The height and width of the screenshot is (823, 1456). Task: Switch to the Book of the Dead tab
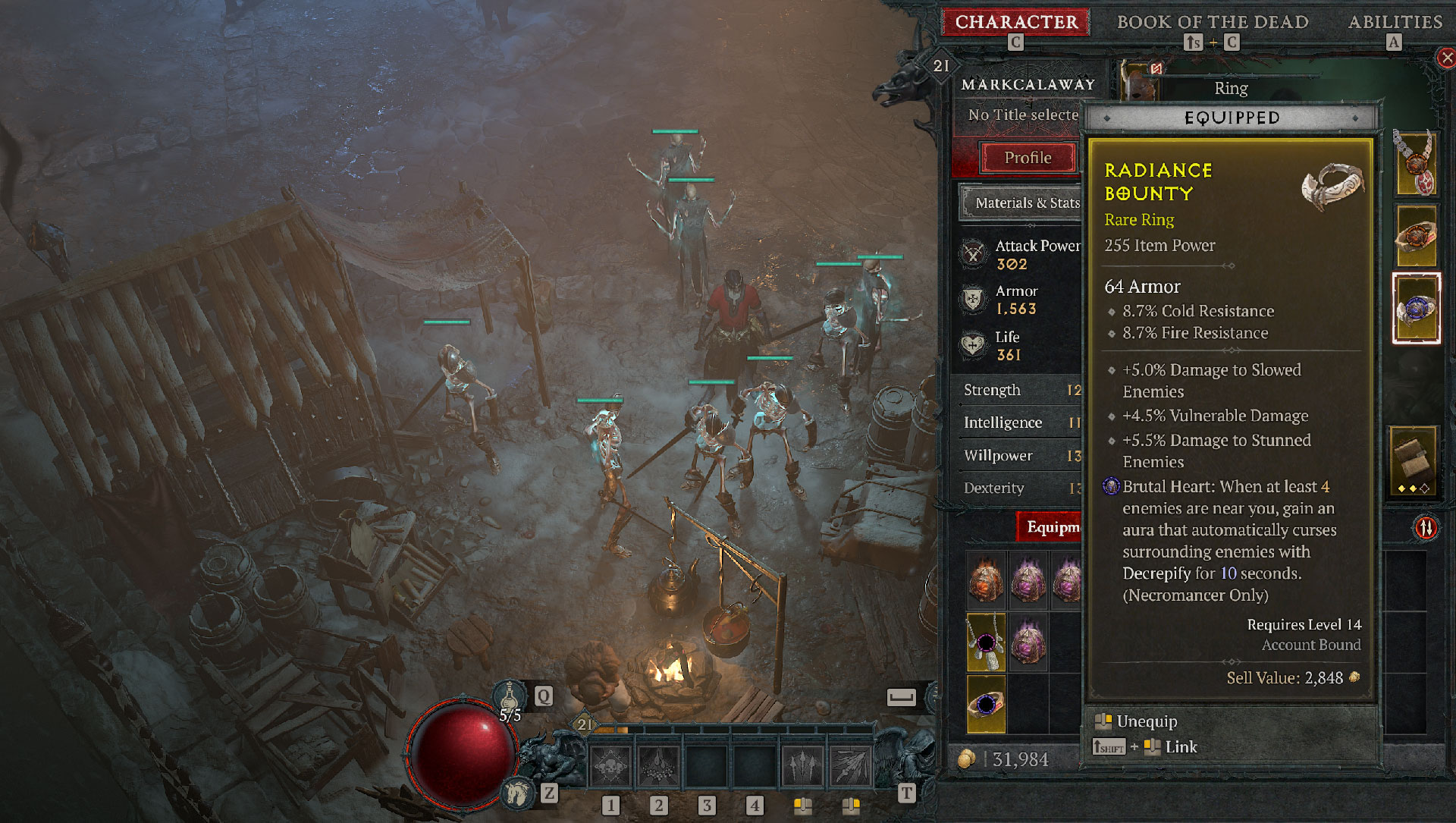point(1212,22)
